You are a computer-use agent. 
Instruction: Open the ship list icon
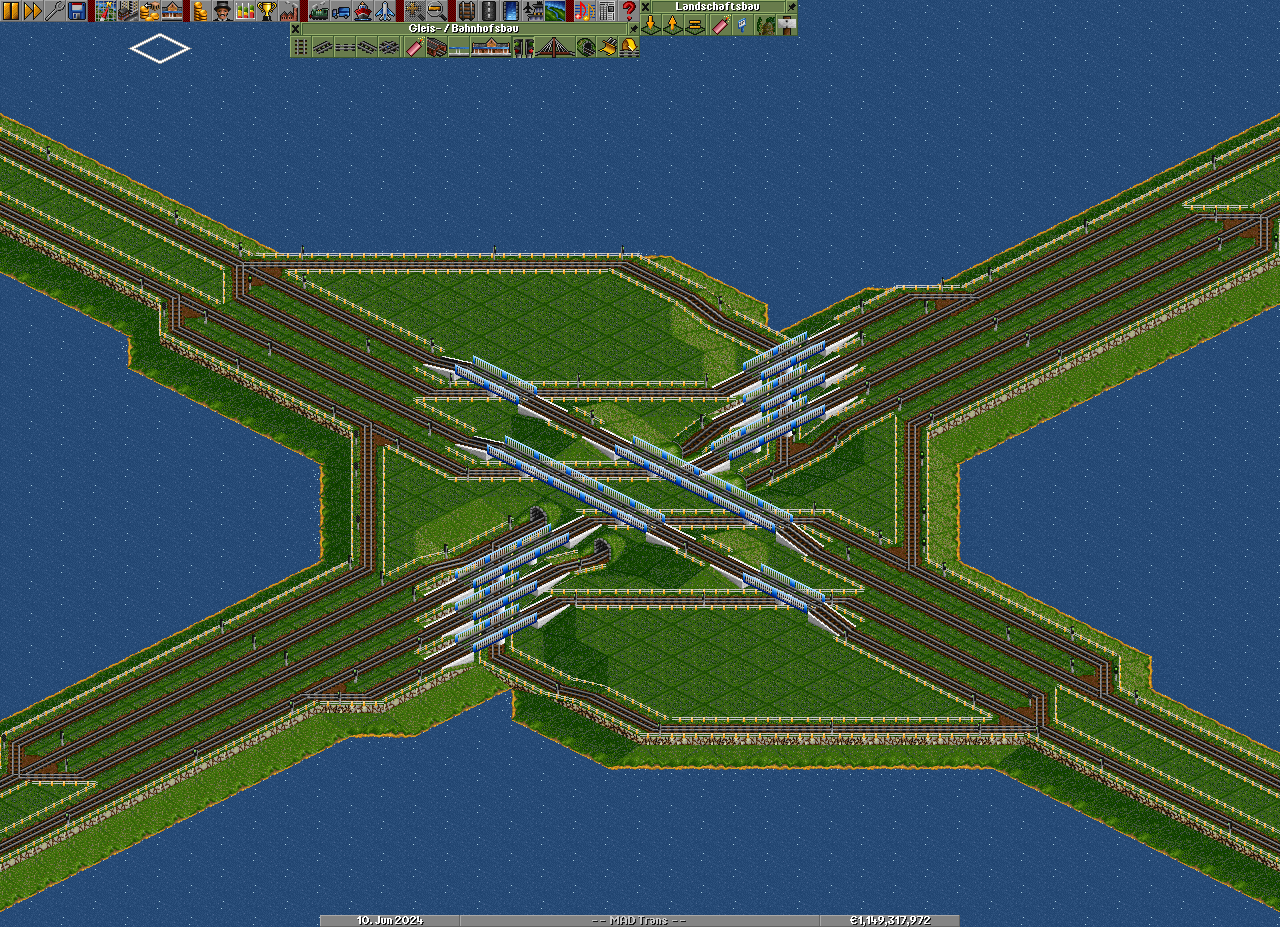point(362,11)
